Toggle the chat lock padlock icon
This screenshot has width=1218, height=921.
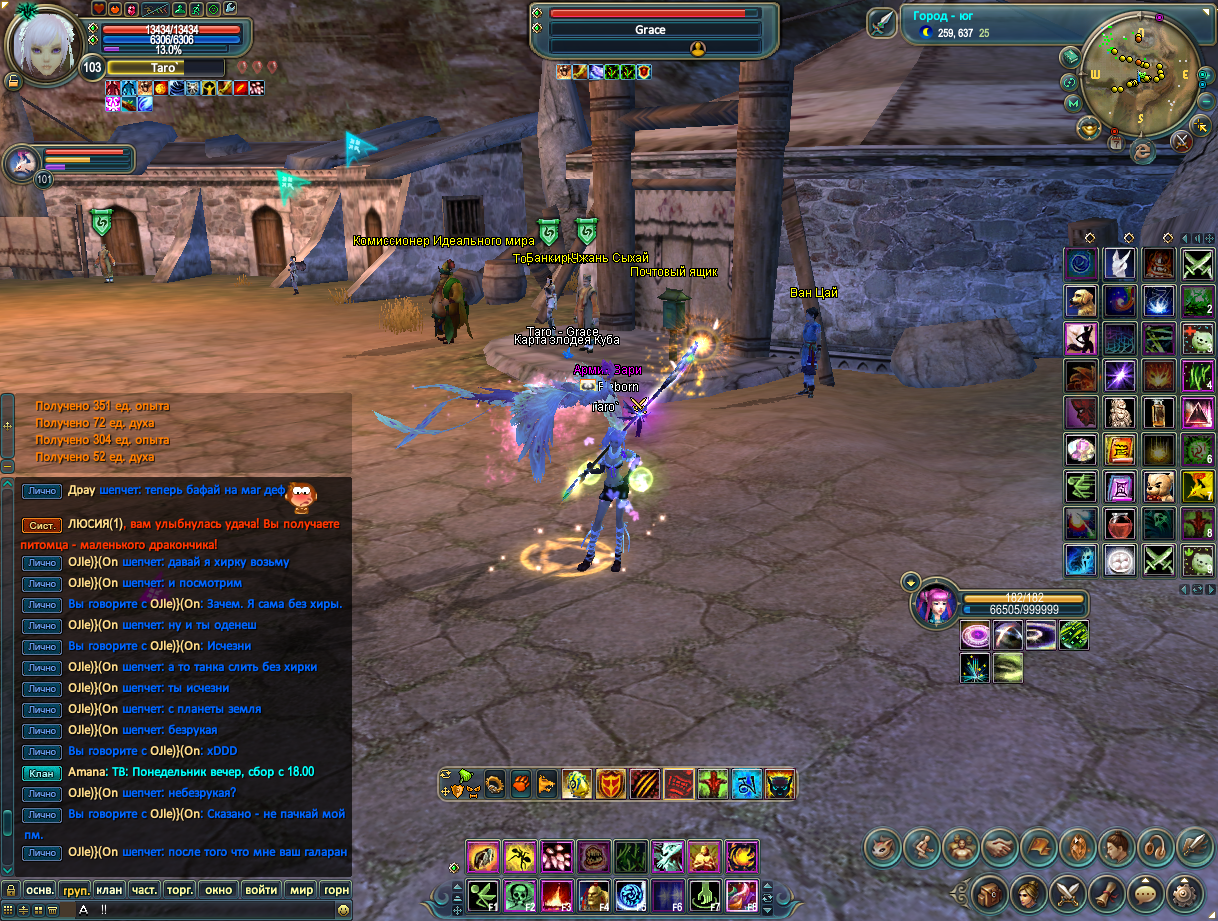click(10, 889)
